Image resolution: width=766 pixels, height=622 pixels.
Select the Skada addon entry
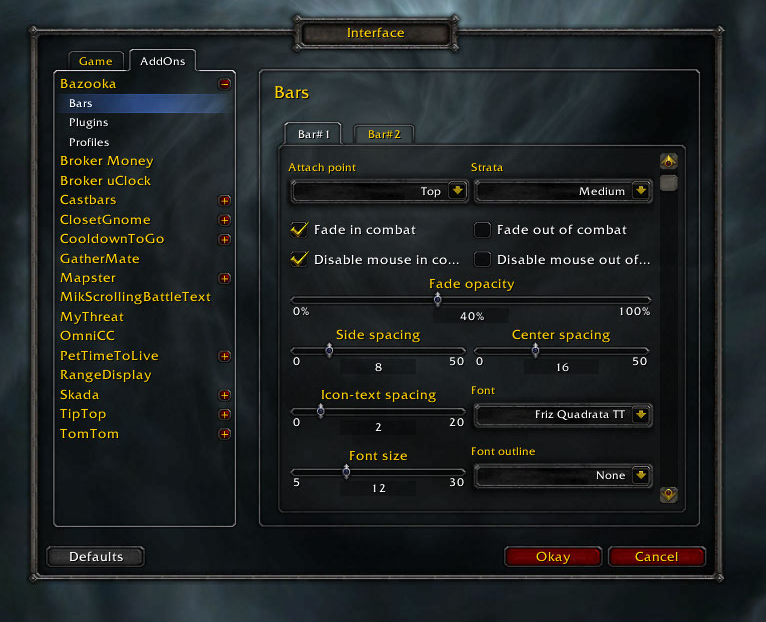[x=80, y=395]
